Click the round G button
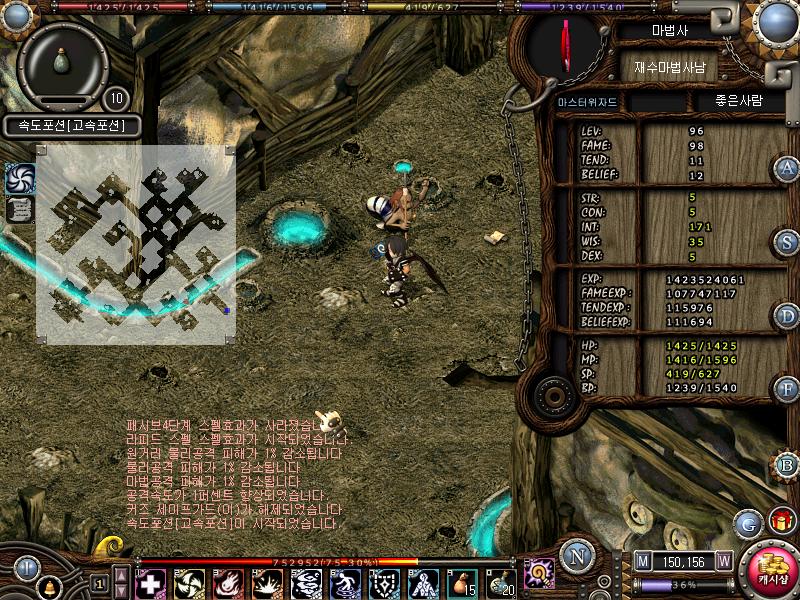The width and height of the screenshot is (800, 600). point(746,522)
